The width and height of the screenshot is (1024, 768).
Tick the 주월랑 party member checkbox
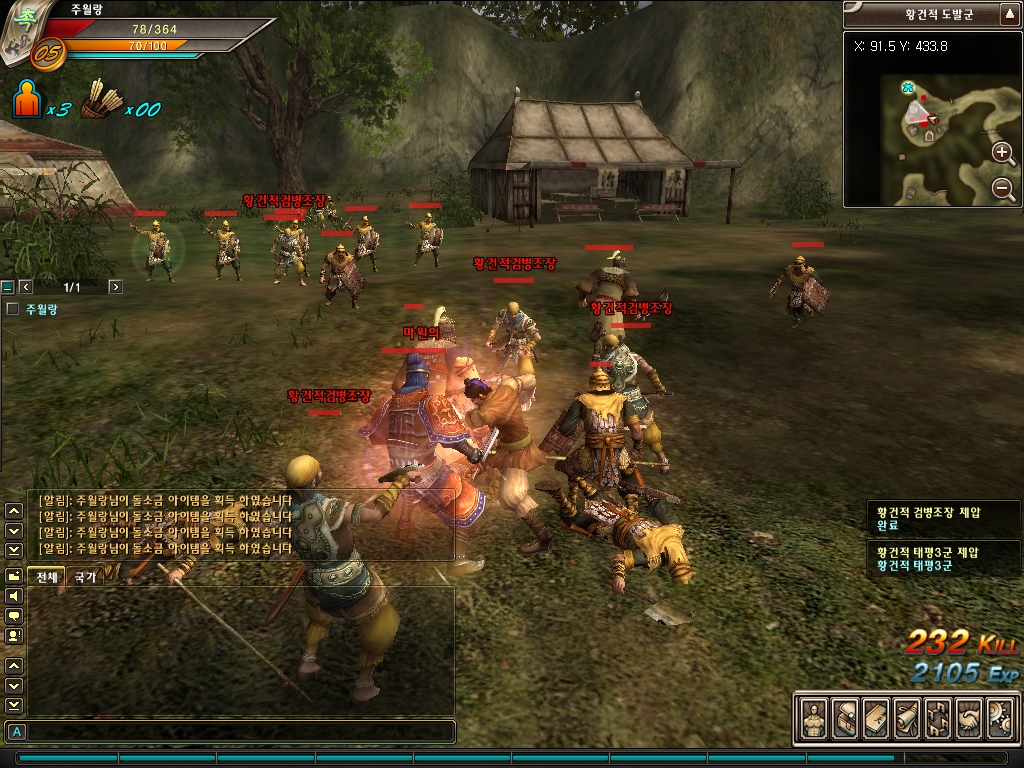tap(12, 310)
